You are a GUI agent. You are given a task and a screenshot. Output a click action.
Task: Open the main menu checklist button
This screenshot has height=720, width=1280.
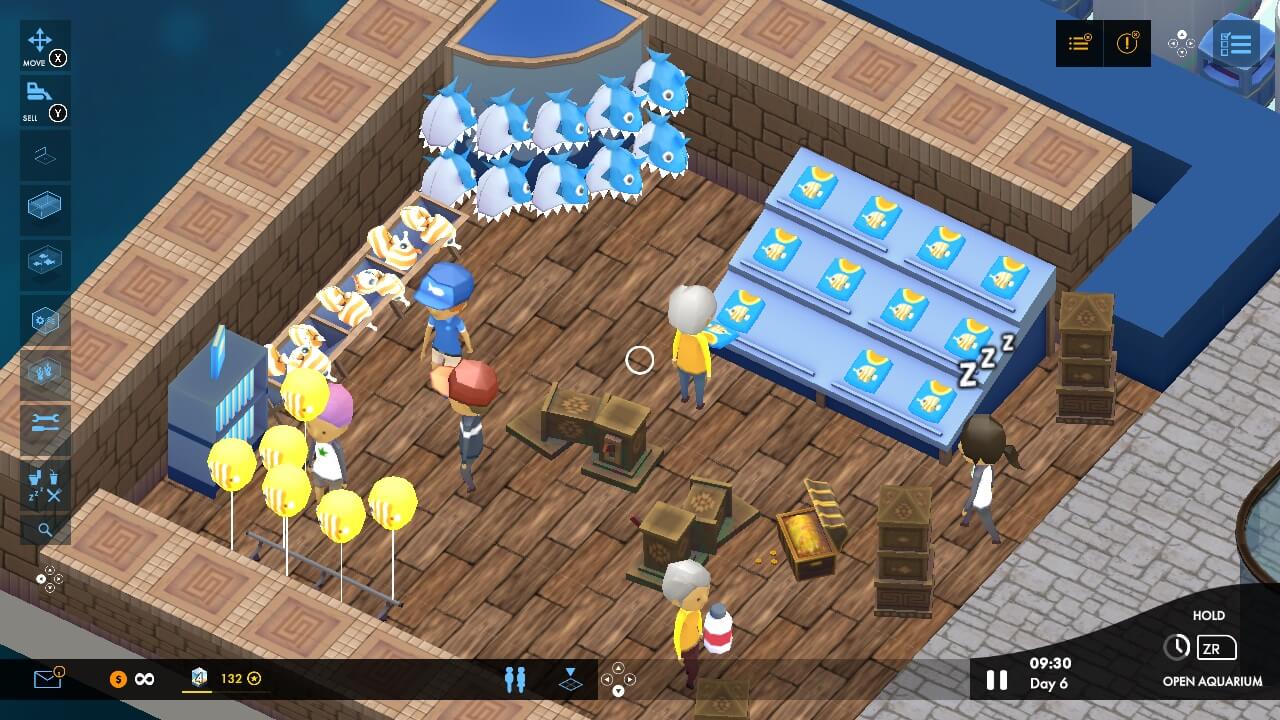1238,43
